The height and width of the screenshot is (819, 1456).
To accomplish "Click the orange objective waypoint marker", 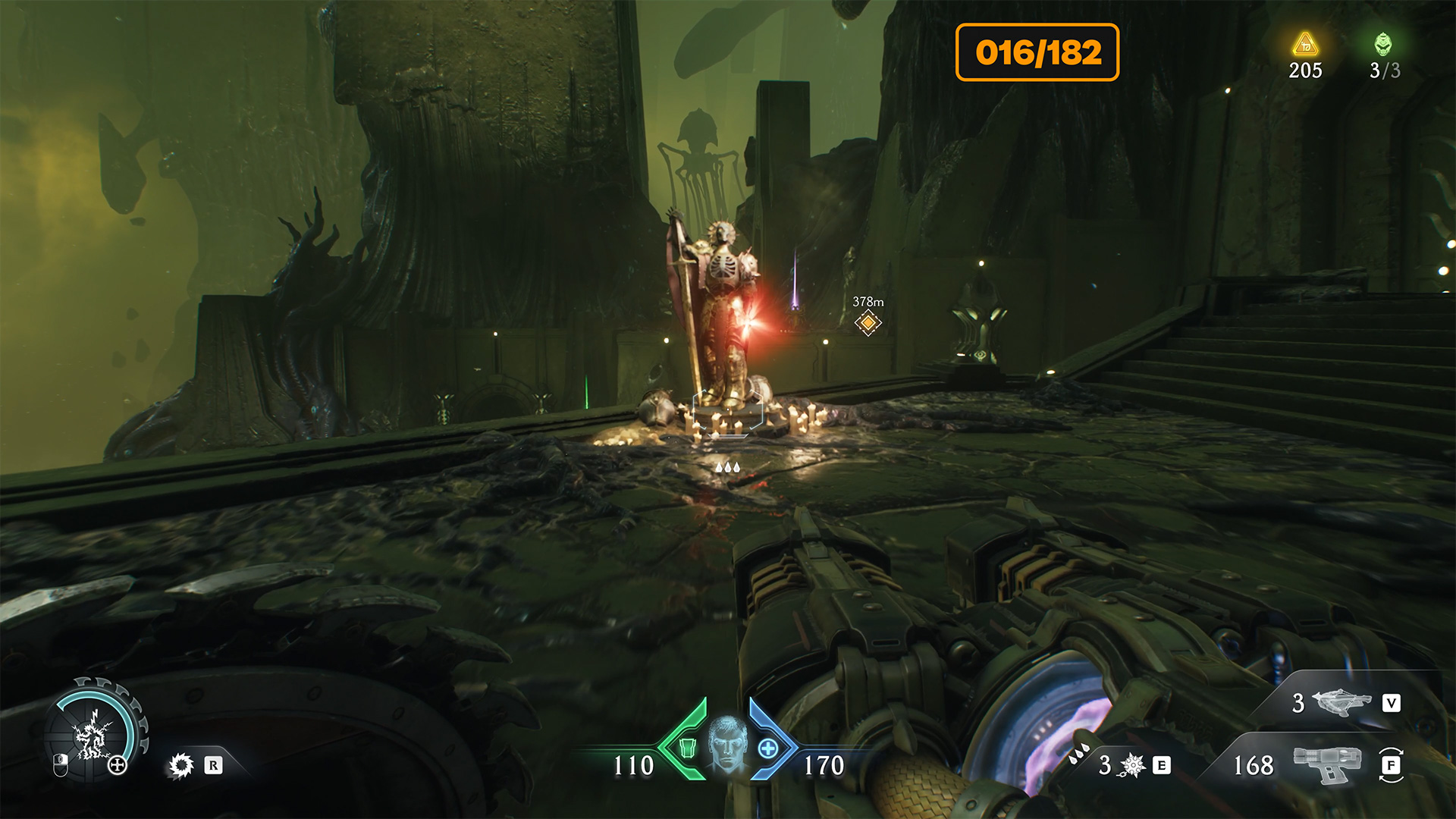I will coord(868,323).
